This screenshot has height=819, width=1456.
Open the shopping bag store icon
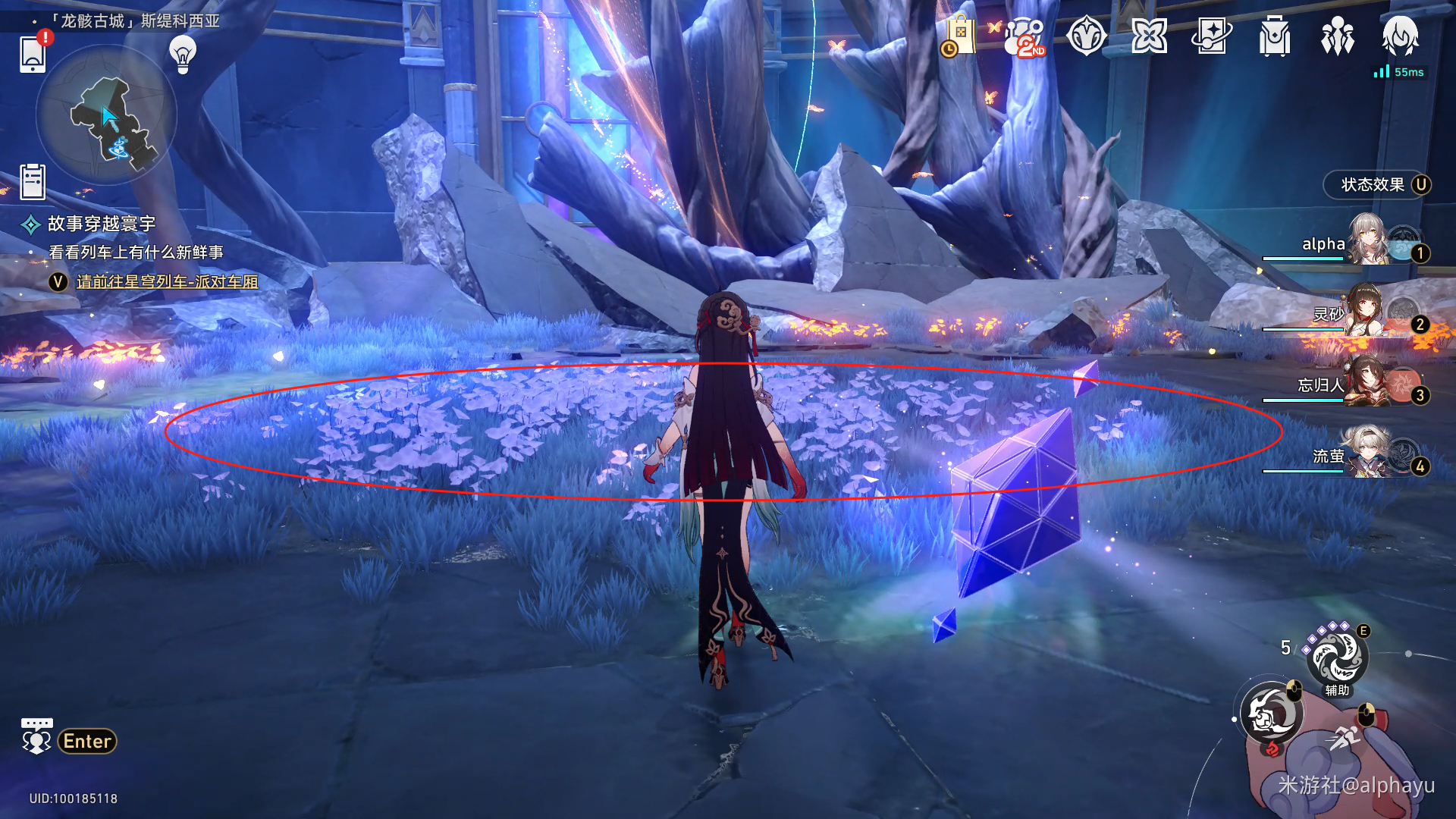click(x=960, y=36)
